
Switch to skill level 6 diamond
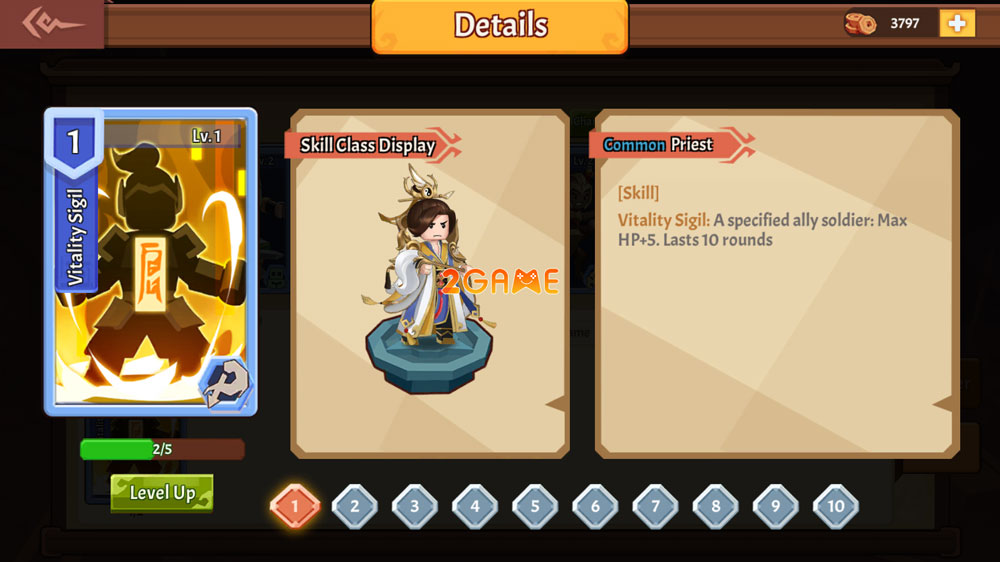click(x=595, y=506)
